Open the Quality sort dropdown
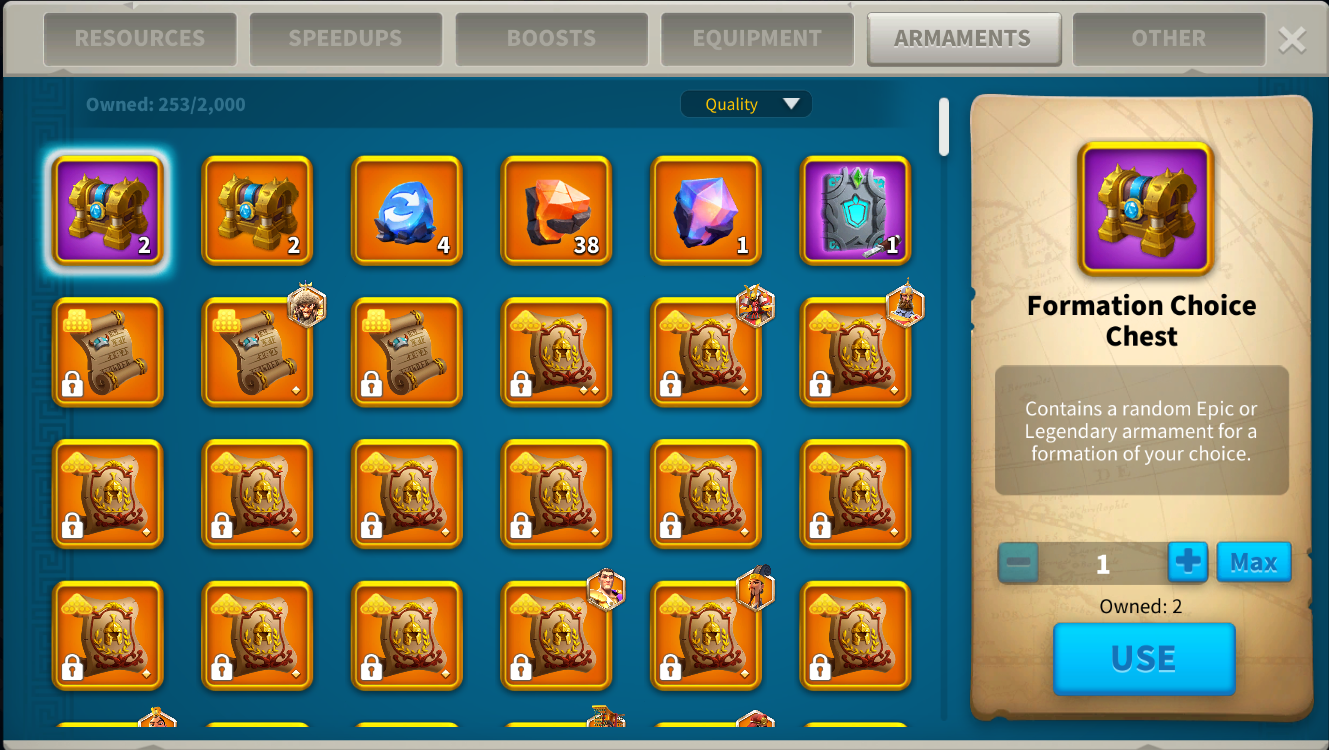Viewport: 1329px width, 750px height. pyautogui.click(x=746, y=104)
